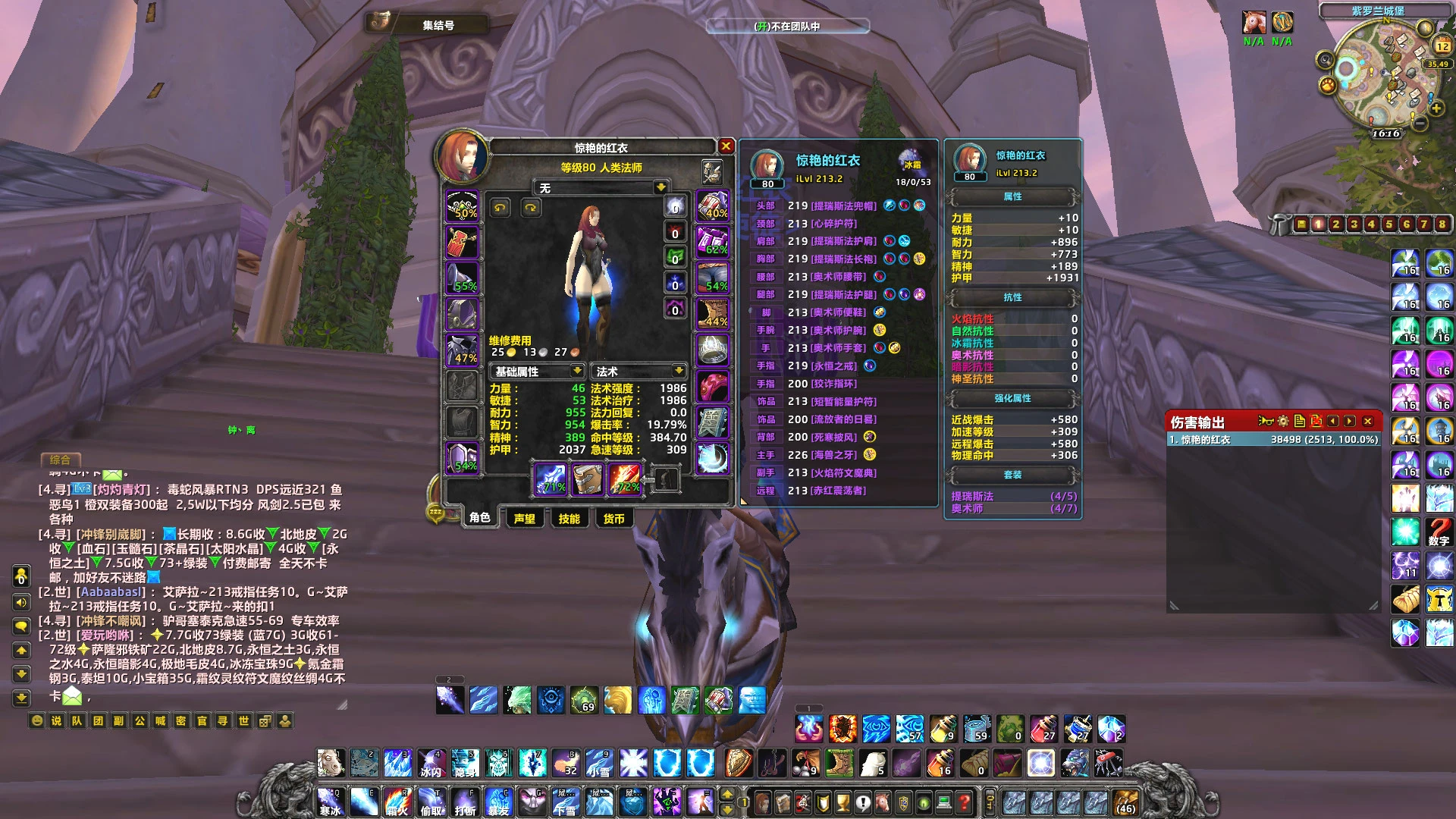Choose the 说 say chat channel button
Image resolution: width=1456 pixels, height=819 pixels.
pyautogui.click(x=57, y=721)
